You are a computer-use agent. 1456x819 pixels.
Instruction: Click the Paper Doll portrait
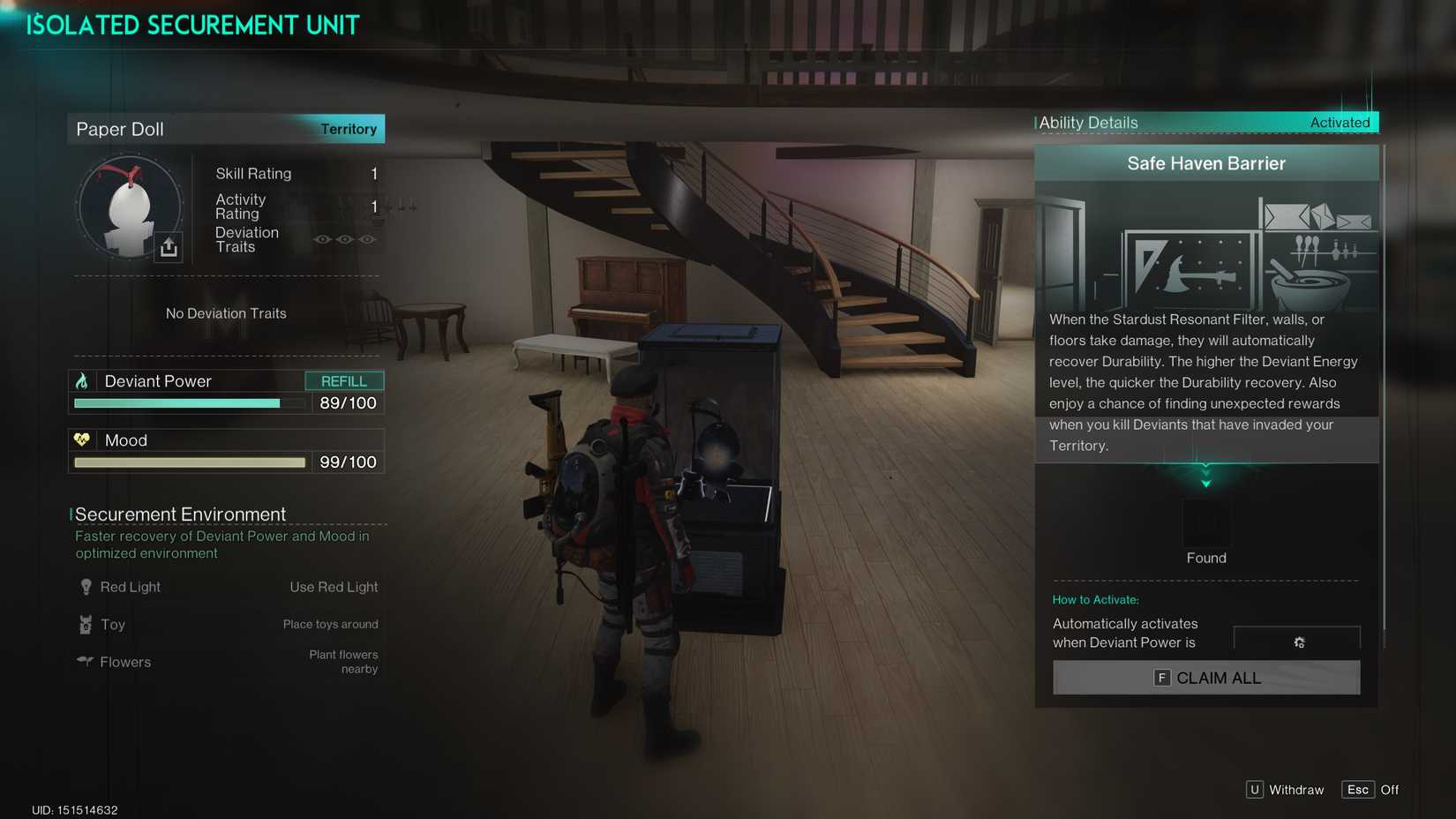[x=129, y=208]
